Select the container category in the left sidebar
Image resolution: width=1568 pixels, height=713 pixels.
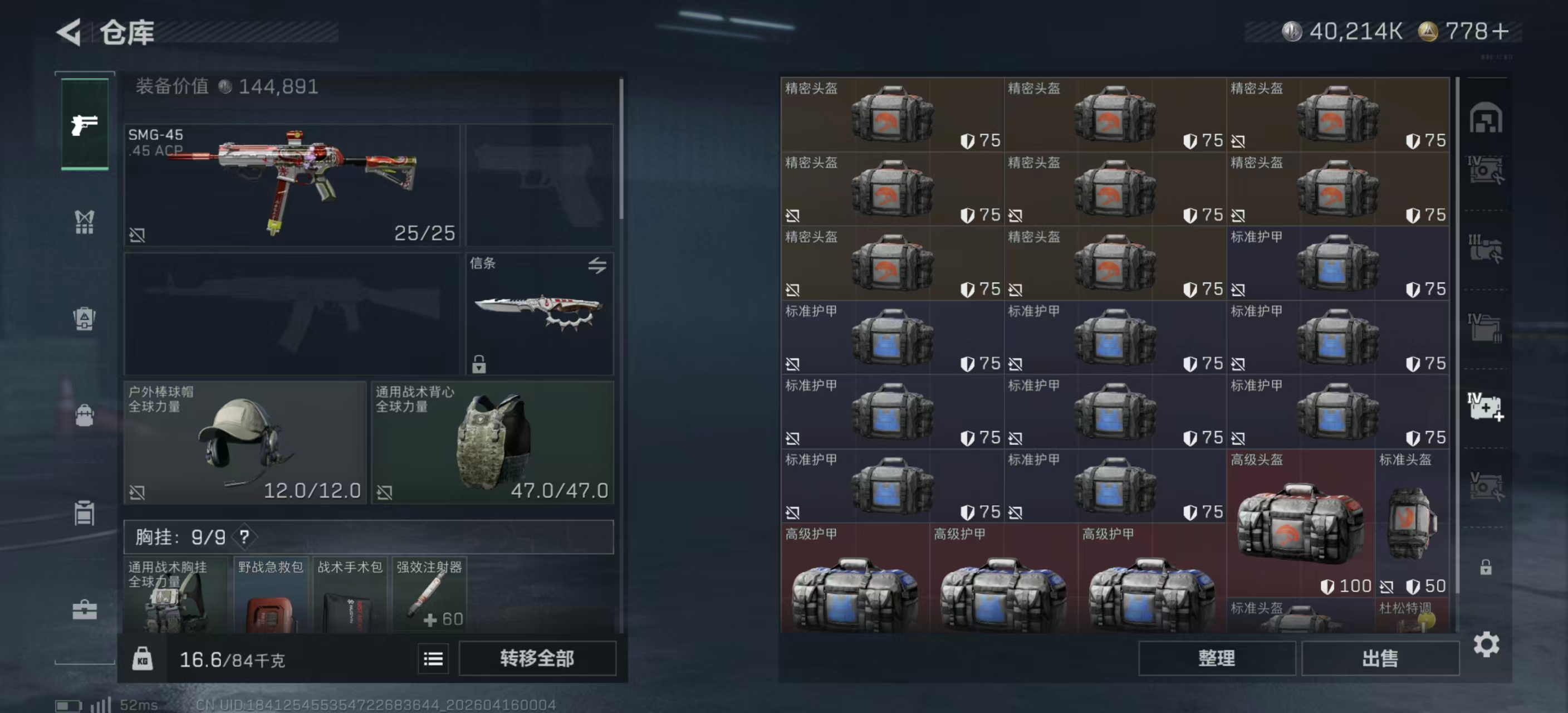coord(85,511)
